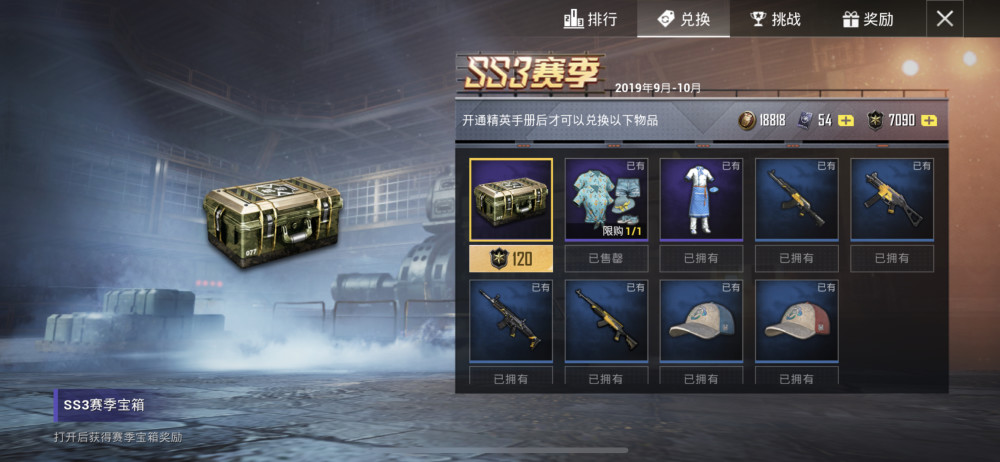Select the yellow submachine gun skin
The image size is (1000, 462).
point(892,200)
